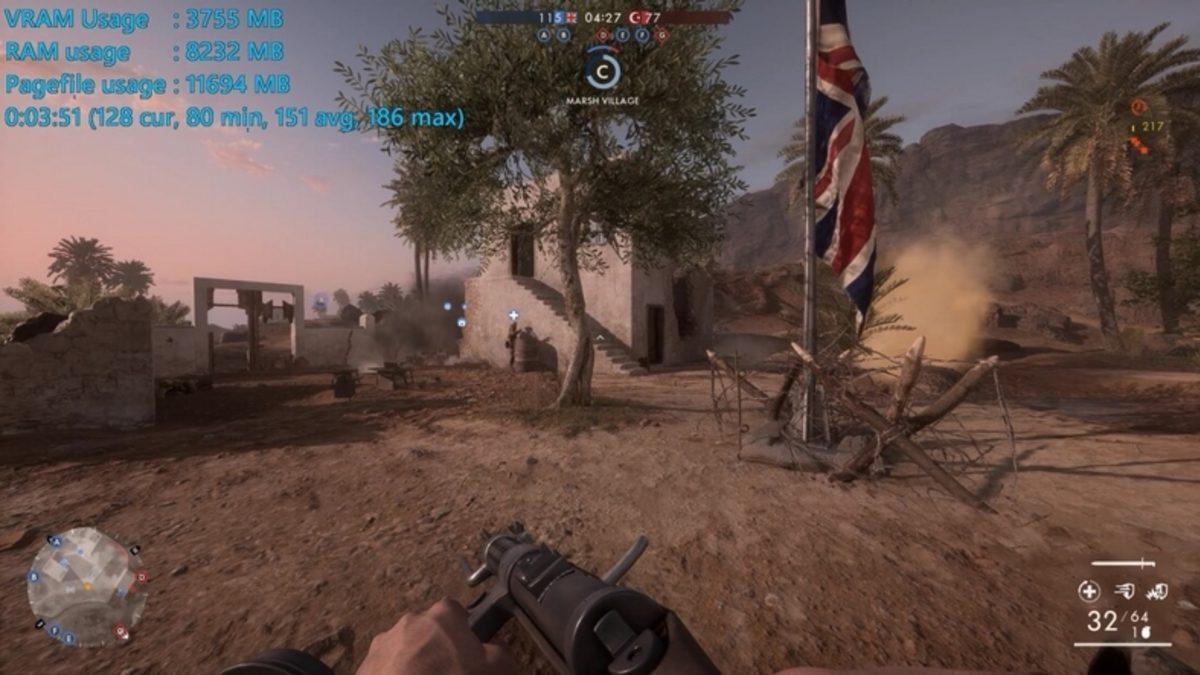This screenshot has height=675, width=1200.
Task: Select objective E marker in the flag row
Action: [x=622, y=34]
